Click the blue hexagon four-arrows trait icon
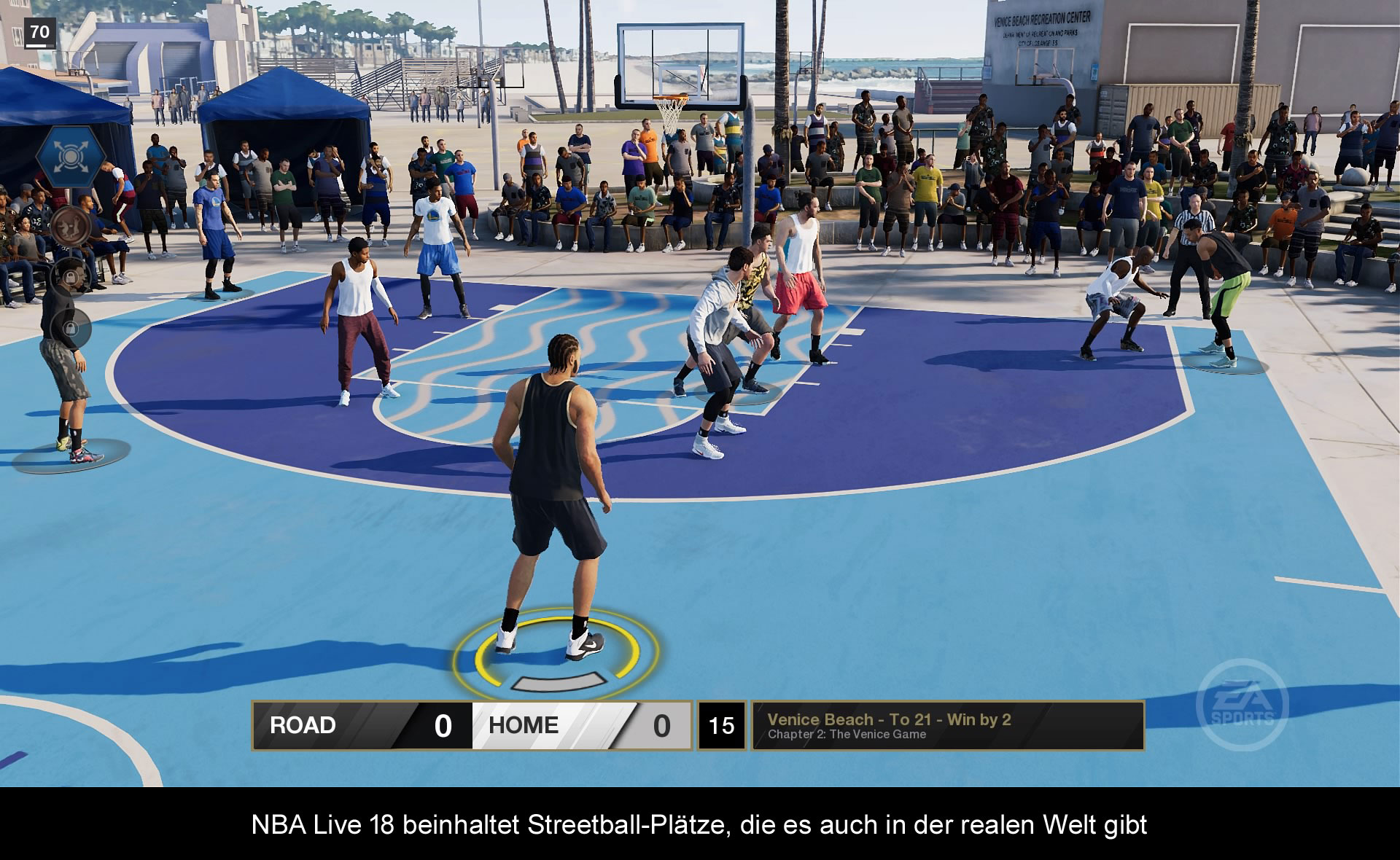 (x=70, y=157)
